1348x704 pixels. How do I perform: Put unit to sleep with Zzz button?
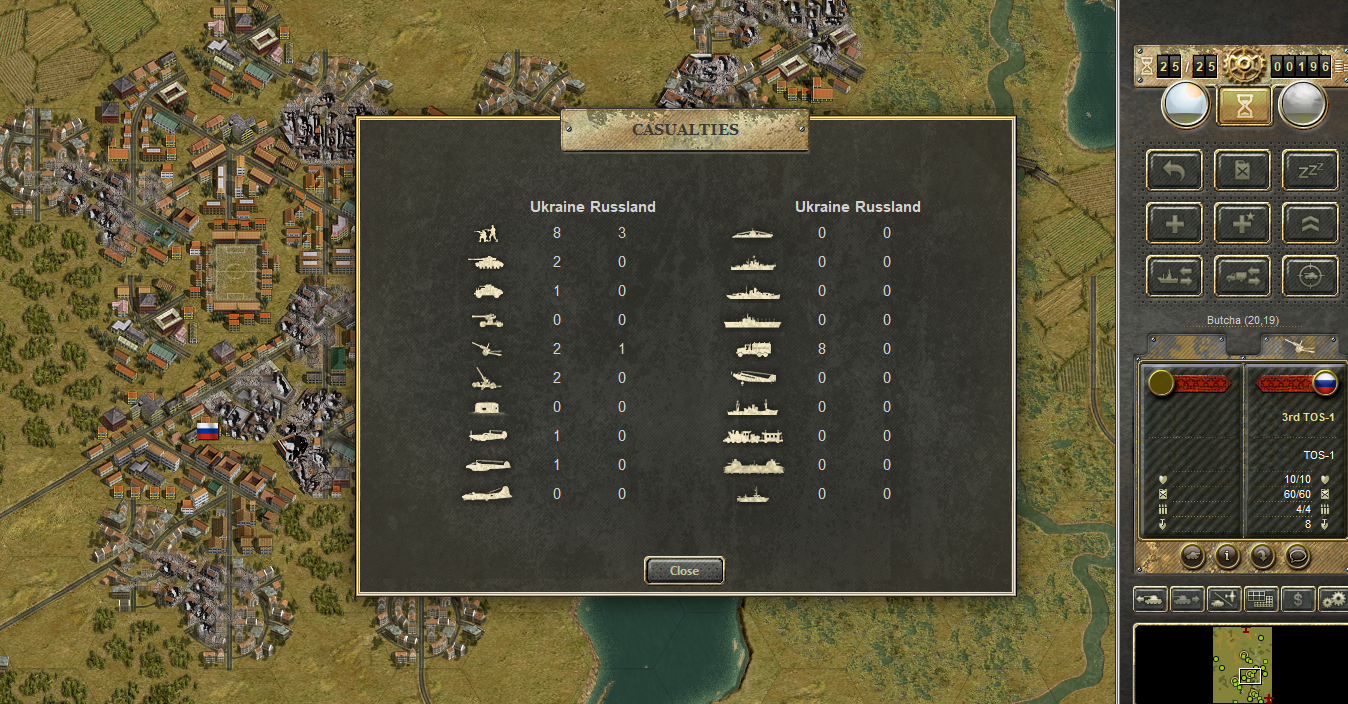point(1309,170)
